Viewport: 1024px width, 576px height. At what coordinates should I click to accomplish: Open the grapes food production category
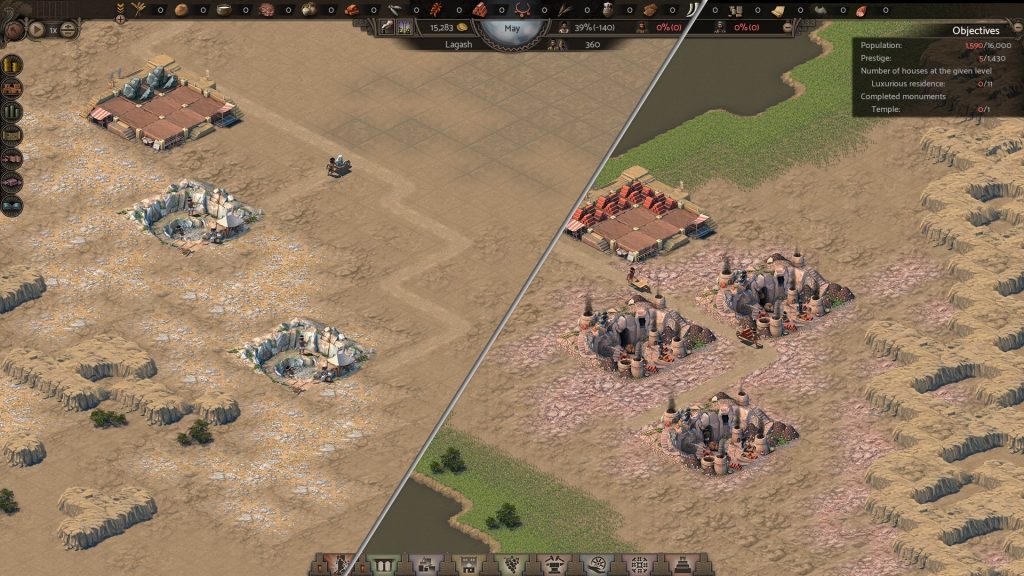pyautogui.click(x=512, y=565)
